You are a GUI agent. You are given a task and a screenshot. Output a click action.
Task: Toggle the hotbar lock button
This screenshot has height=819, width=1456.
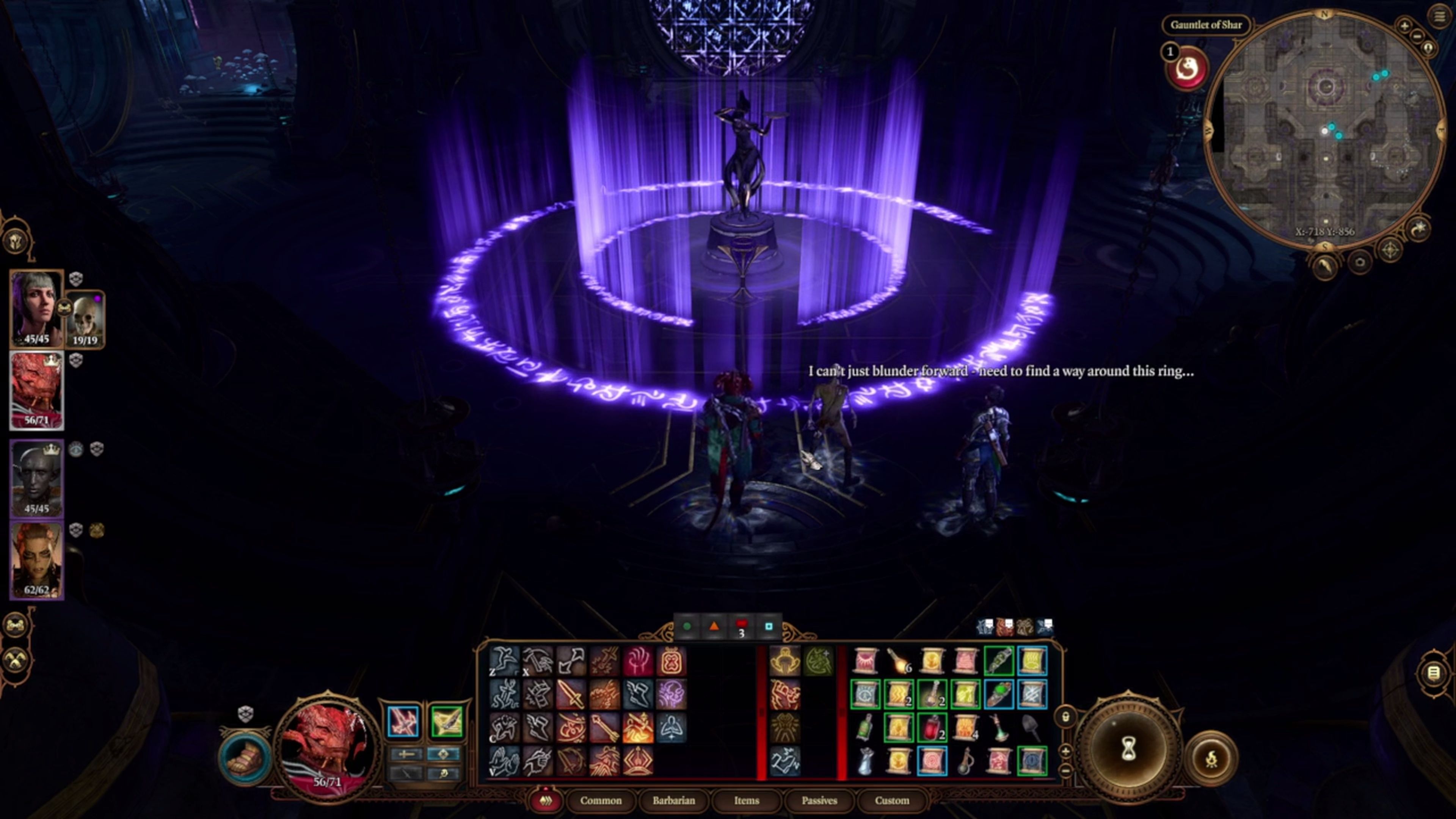(x=1065, y=717)
